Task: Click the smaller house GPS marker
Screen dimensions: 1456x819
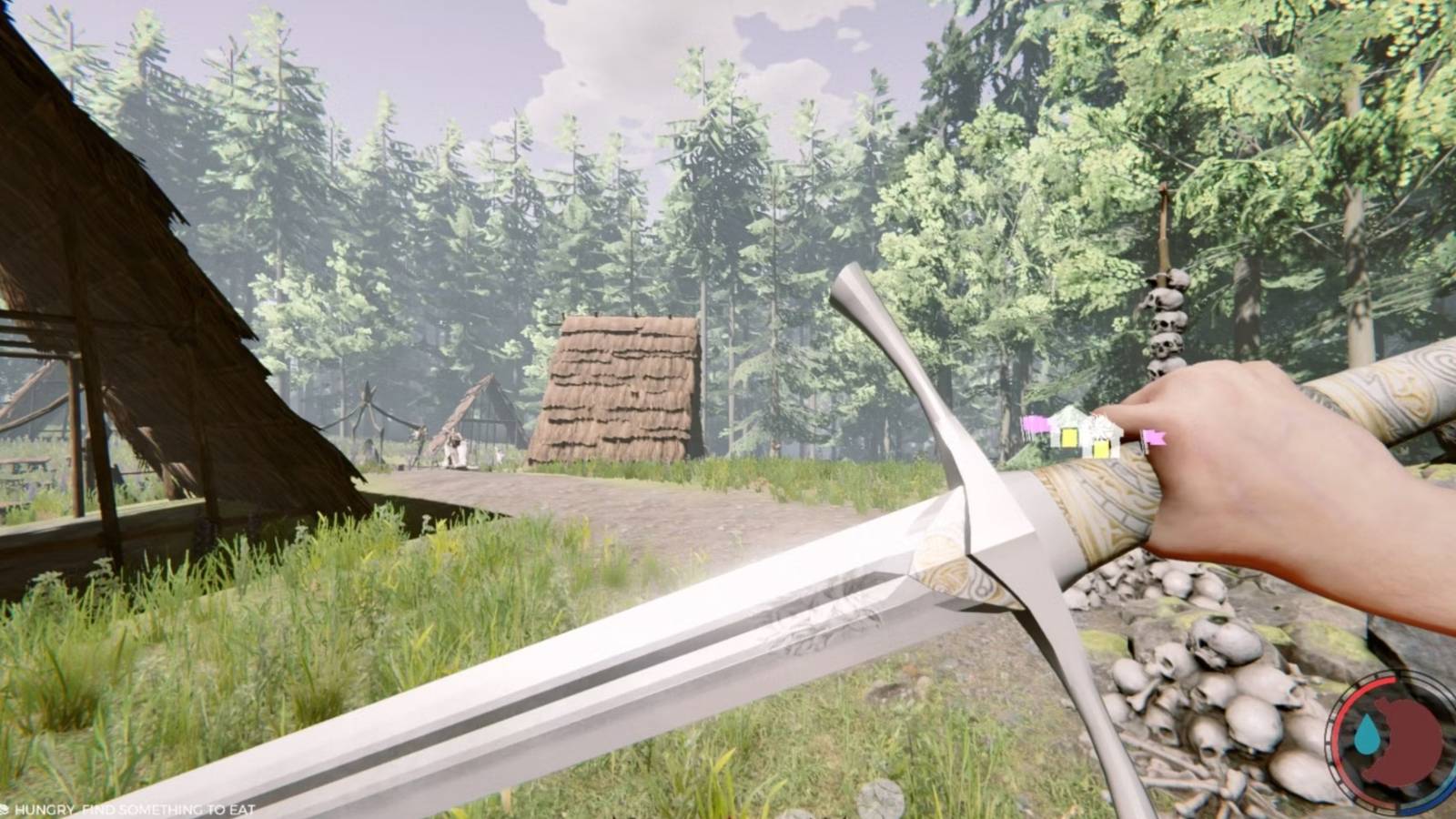Action: [x=1101, y=446]
